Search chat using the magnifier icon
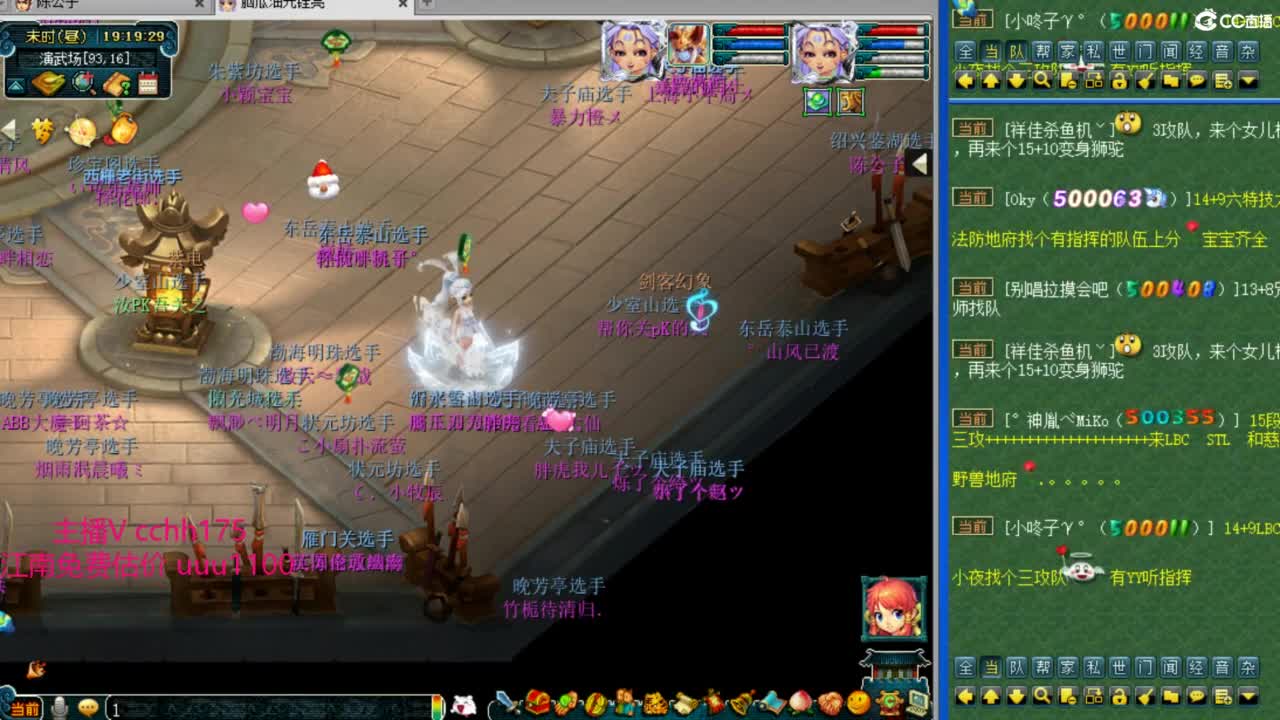This screenshot has width=1280, height=720. [x=1041, y=697]
